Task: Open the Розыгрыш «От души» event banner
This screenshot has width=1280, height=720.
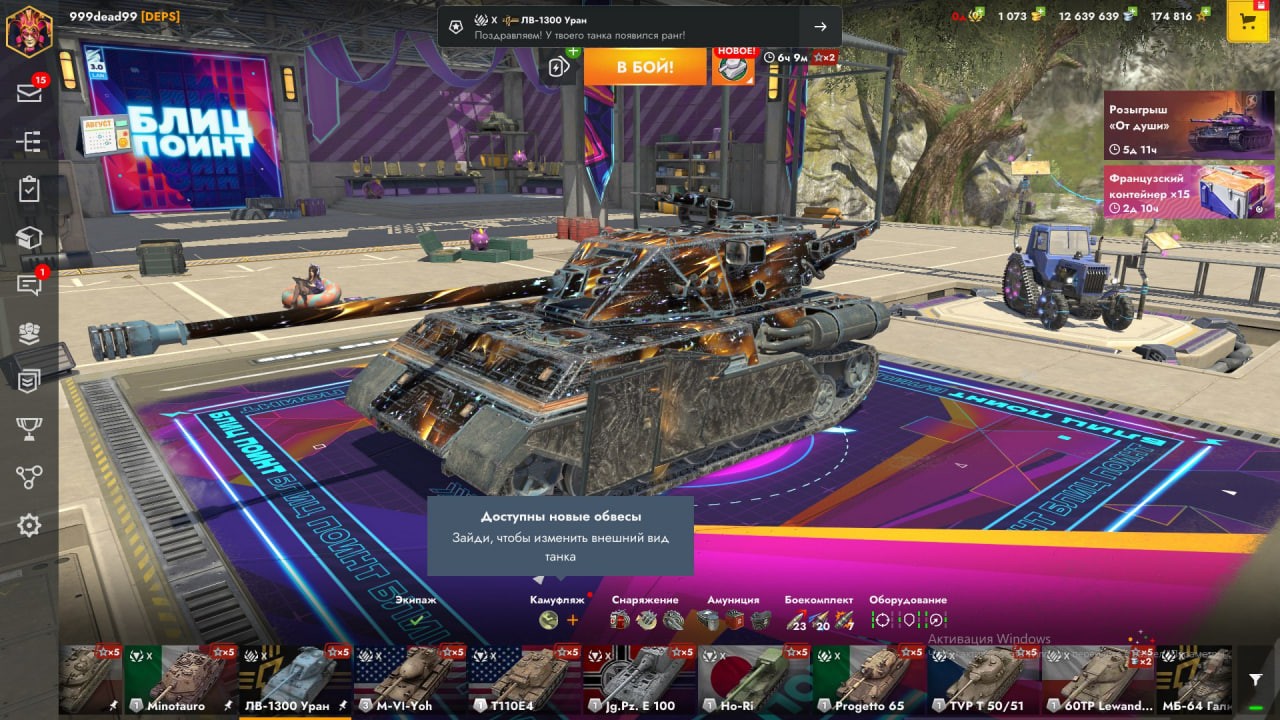Action: (x=1188, y=125)
